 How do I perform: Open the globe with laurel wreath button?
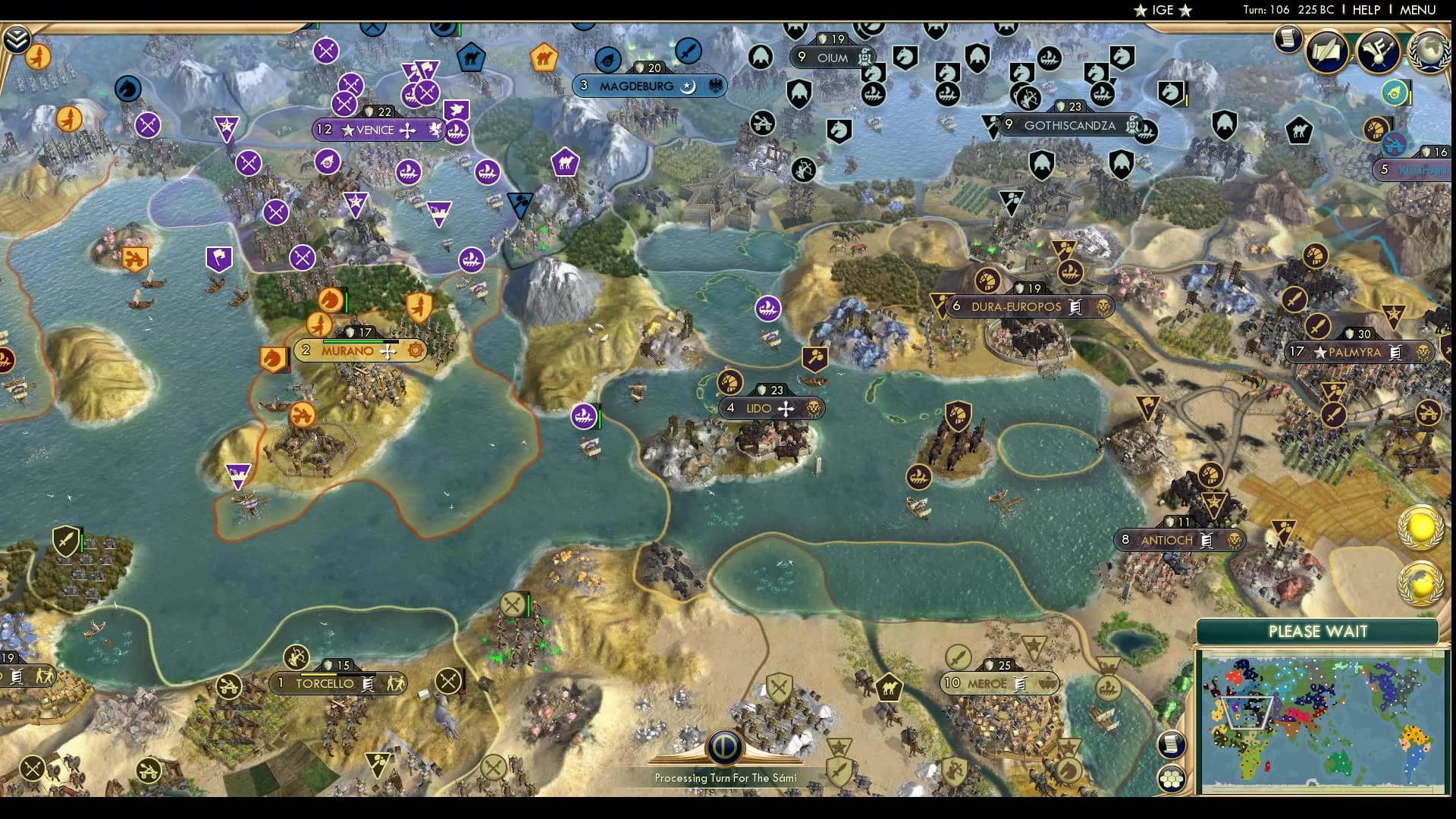click(x=1428, y=50)
